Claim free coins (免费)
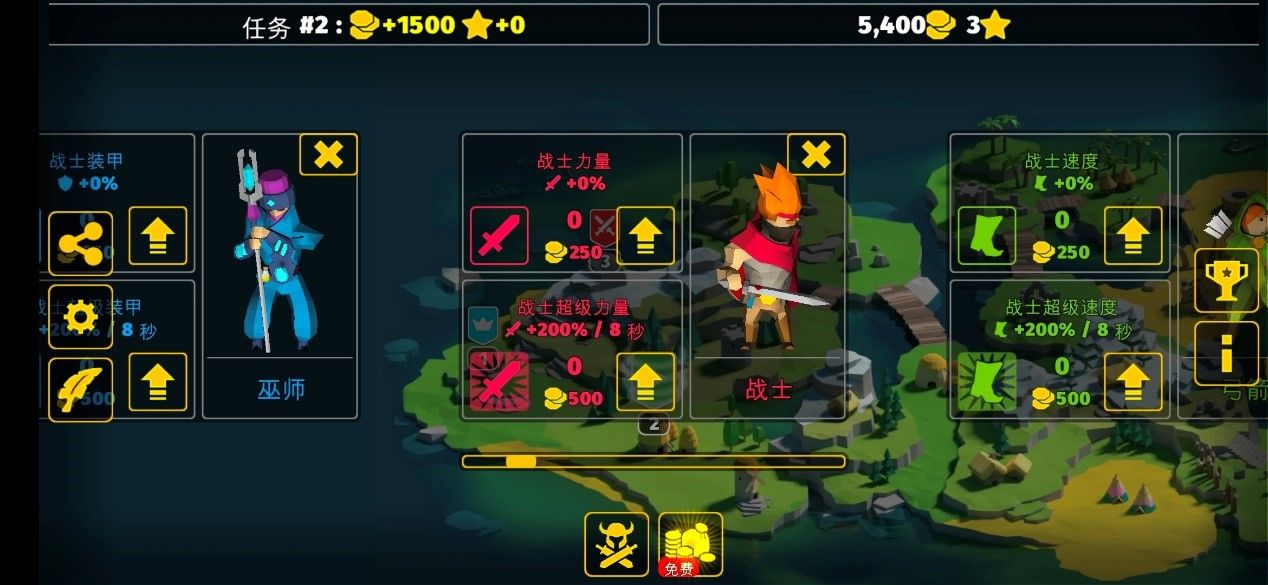 (690, 544)
